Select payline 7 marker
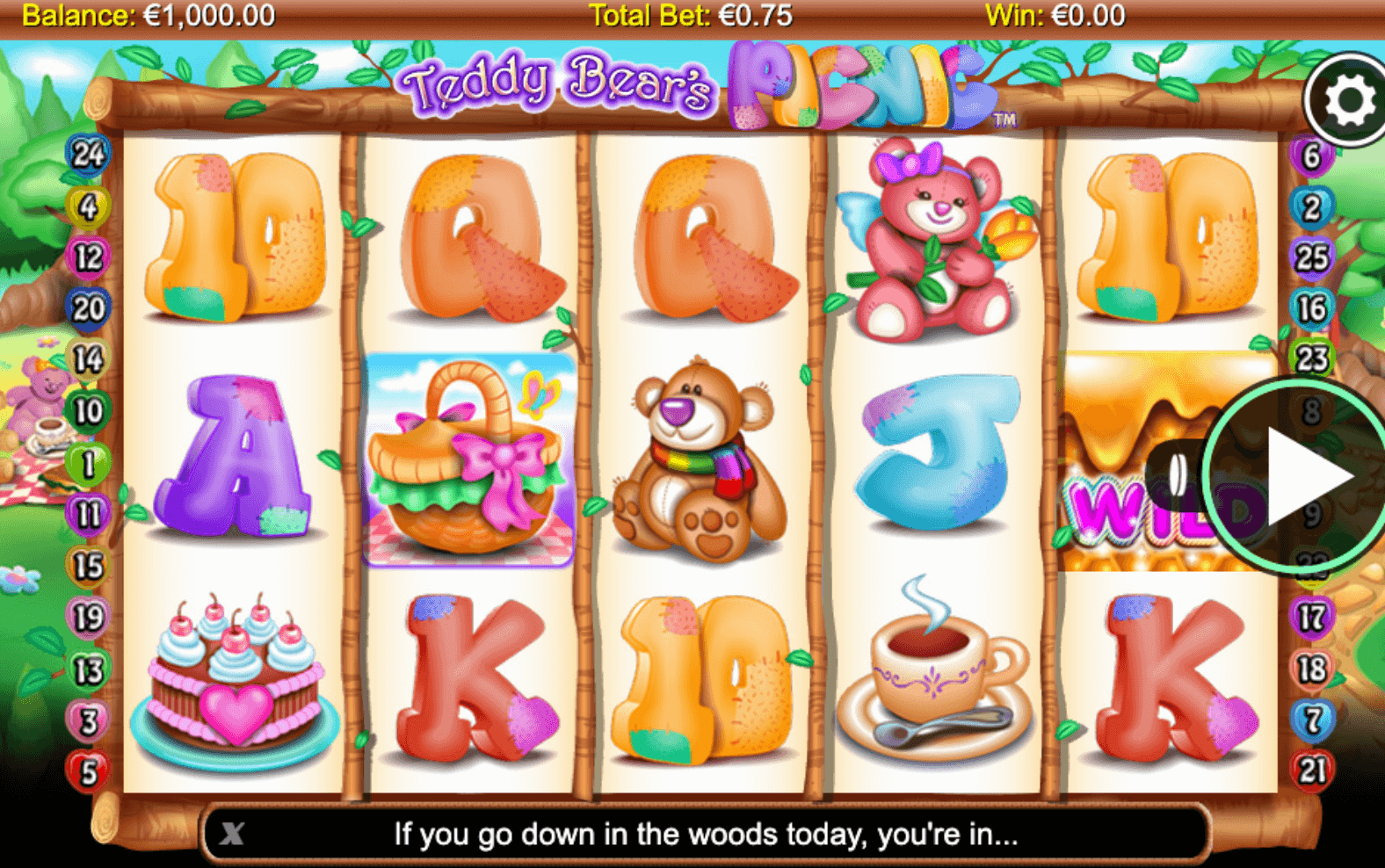This screenshot has width=1385, height=868. pos(1311,720)
